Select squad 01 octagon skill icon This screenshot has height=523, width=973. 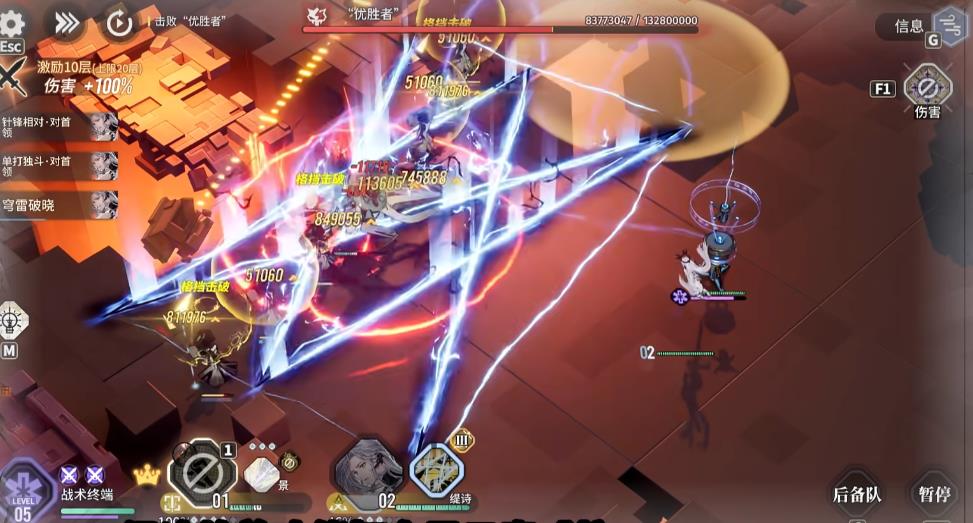click(x=202, y=471)
